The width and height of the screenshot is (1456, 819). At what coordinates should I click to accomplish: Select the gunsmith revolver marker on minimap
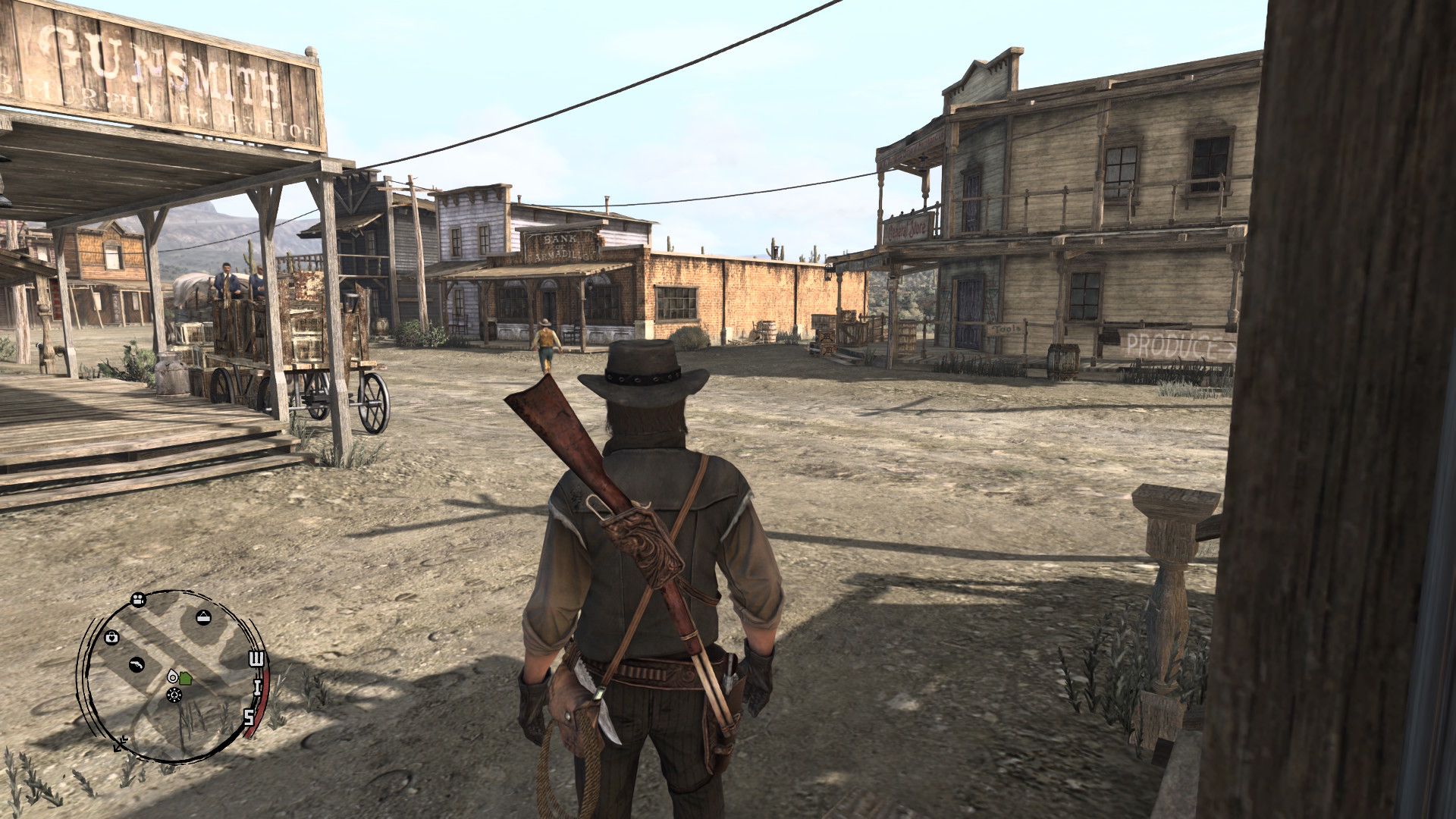pyautogui.click(x=136, y=665)
